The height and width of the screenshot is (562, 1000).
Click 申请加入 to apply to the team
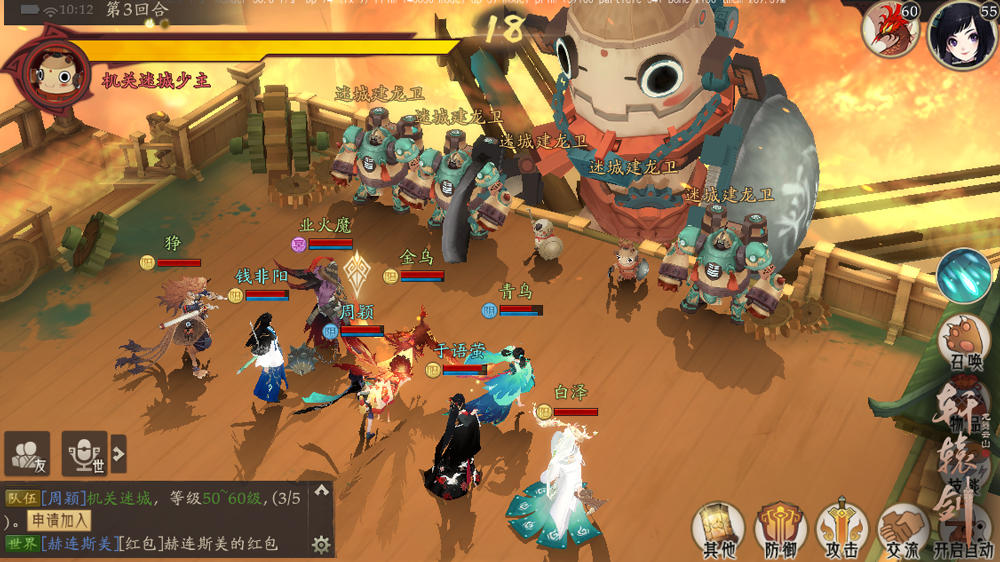pos(57,520)
